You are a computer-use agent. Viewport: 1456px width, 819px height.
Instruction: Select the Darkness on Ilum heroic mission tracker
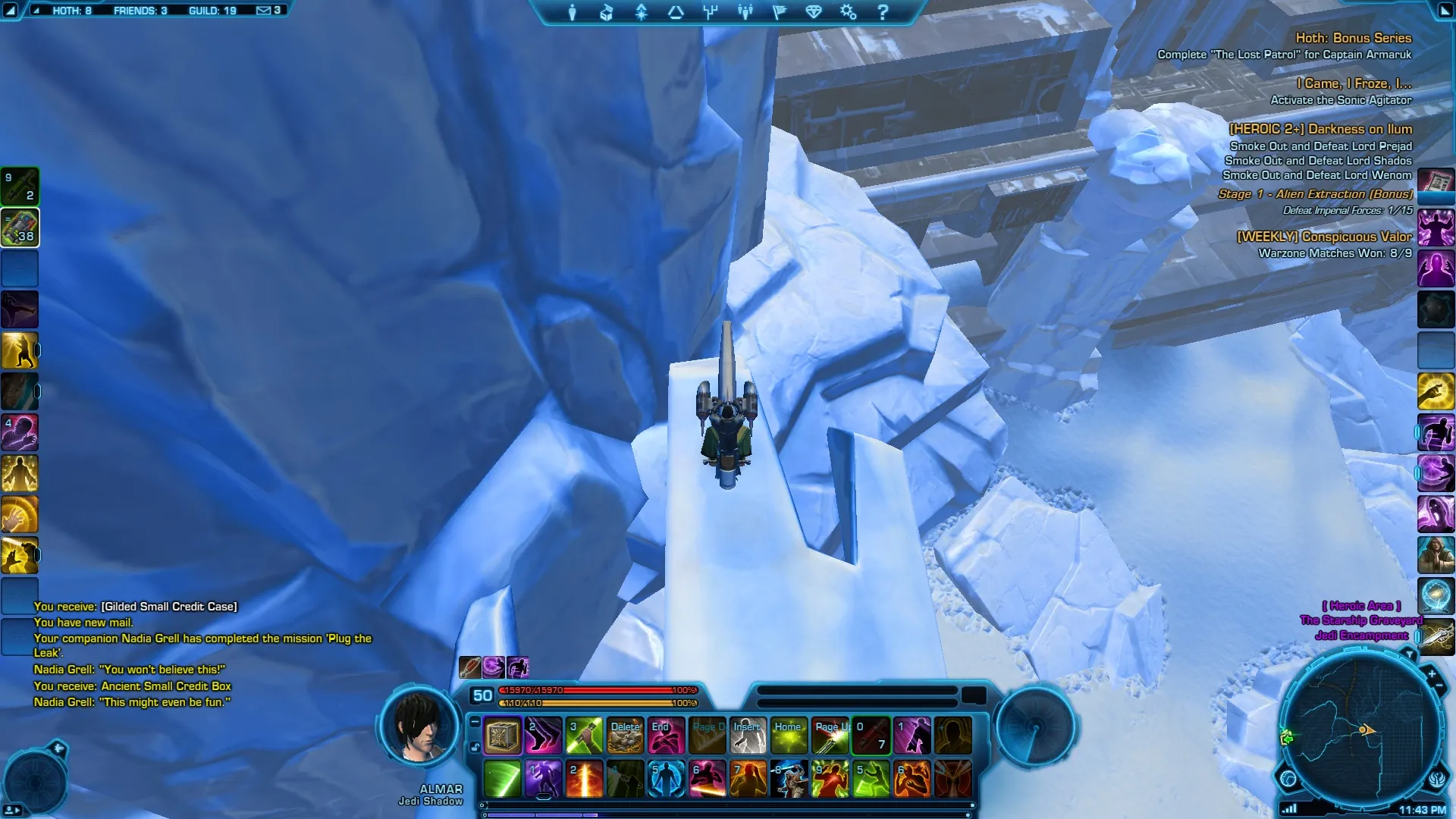coord(1320,129)
